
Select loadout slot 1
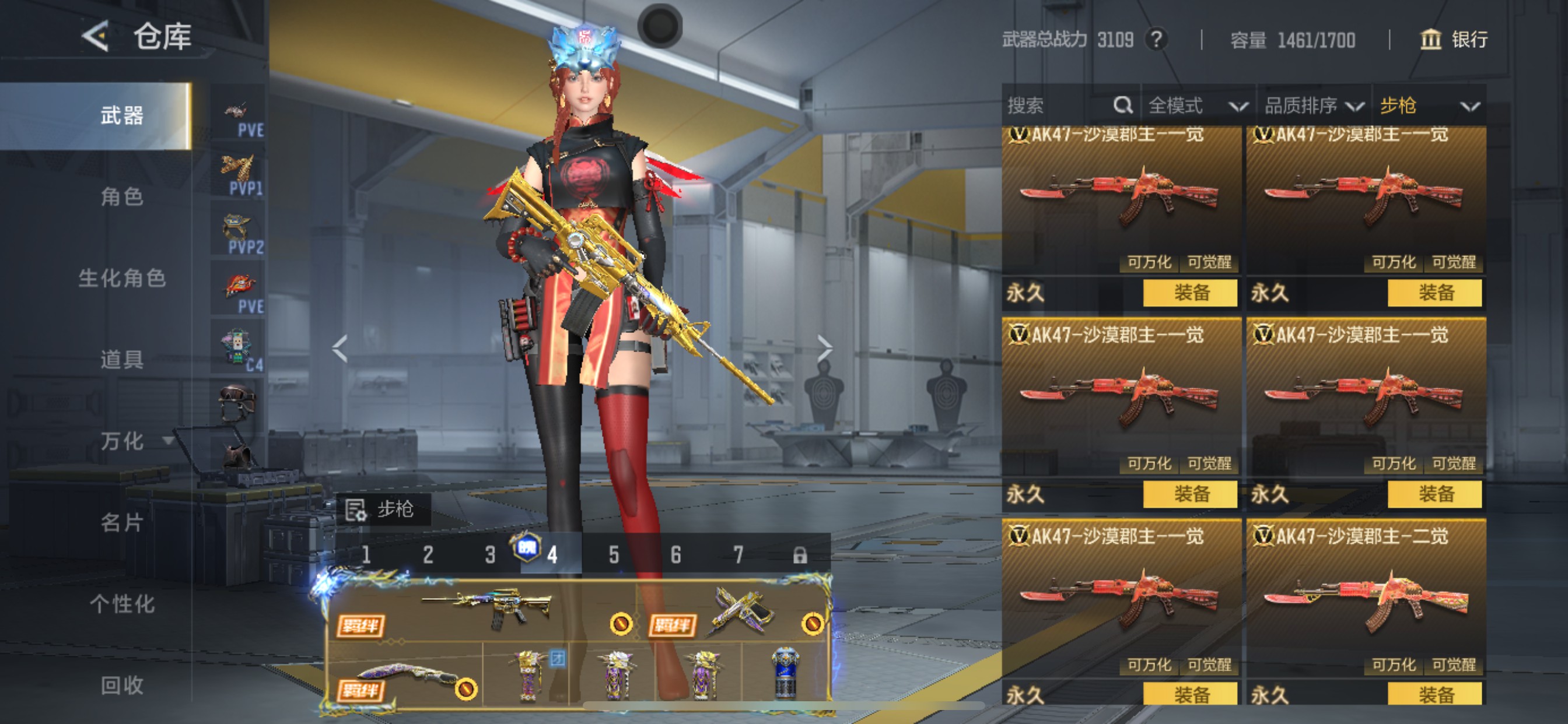(x=366, y=555)
